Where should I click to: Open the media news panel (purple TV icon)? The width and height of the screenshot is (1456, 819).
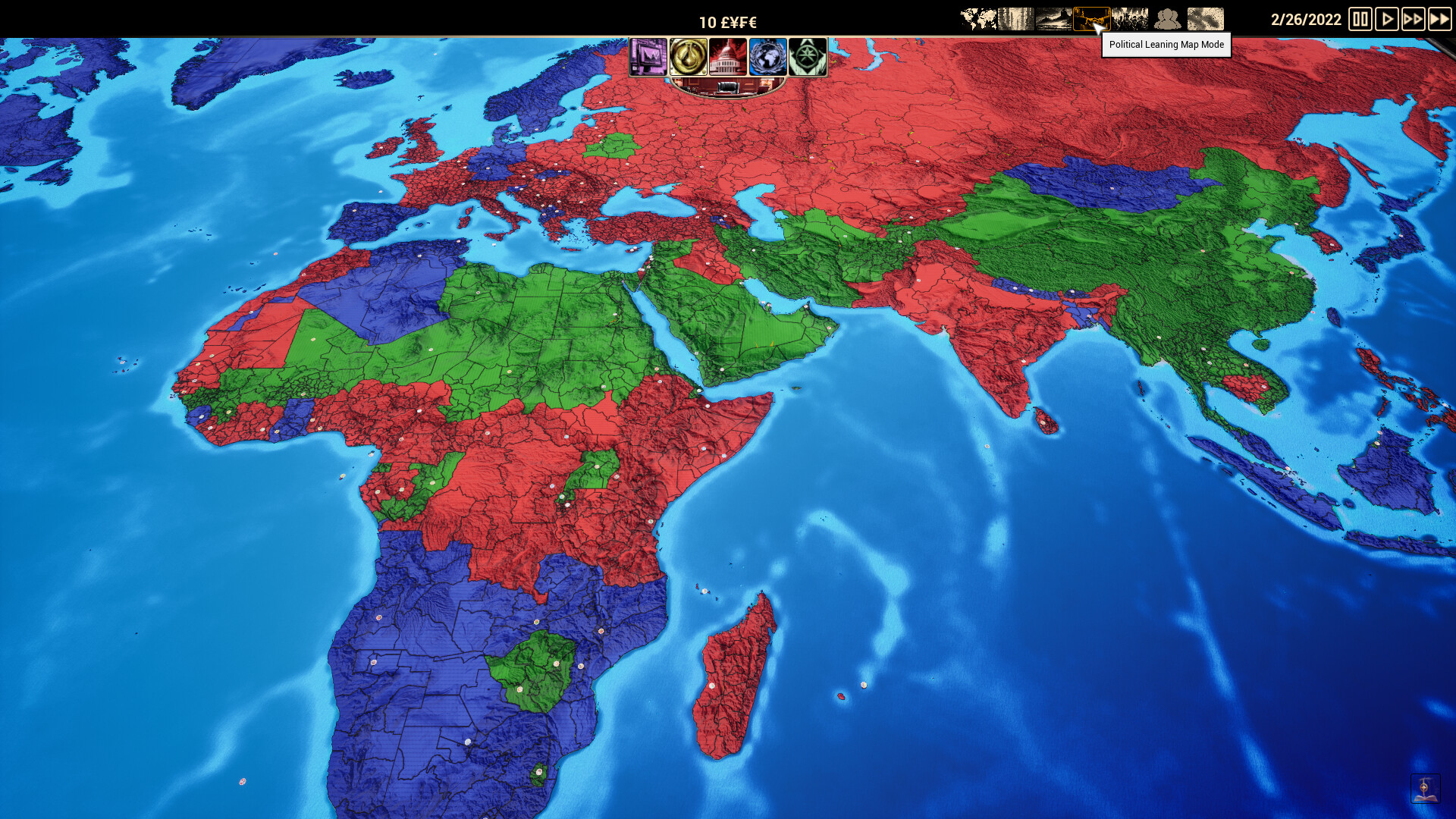(649, 57)
